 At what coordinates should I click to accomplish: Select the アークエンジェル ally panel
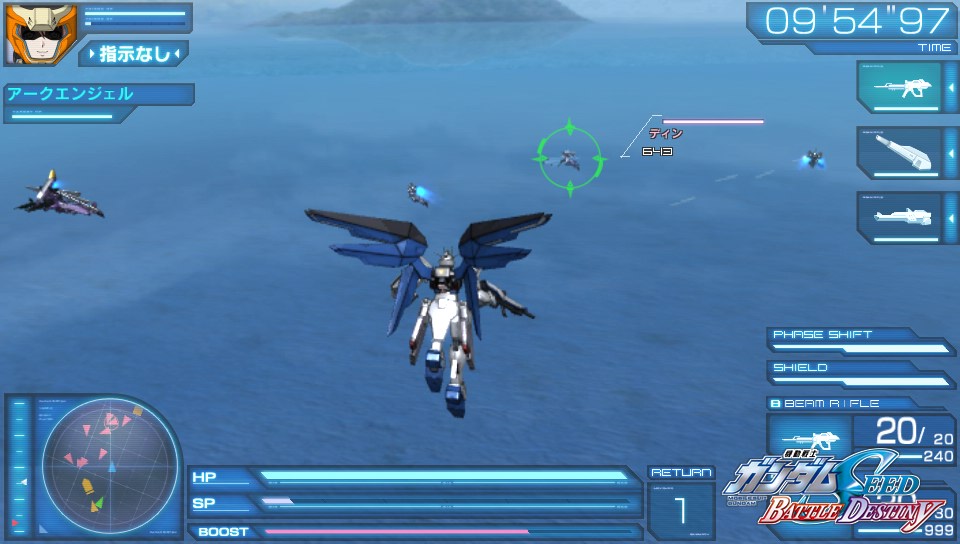click(97, 95)
